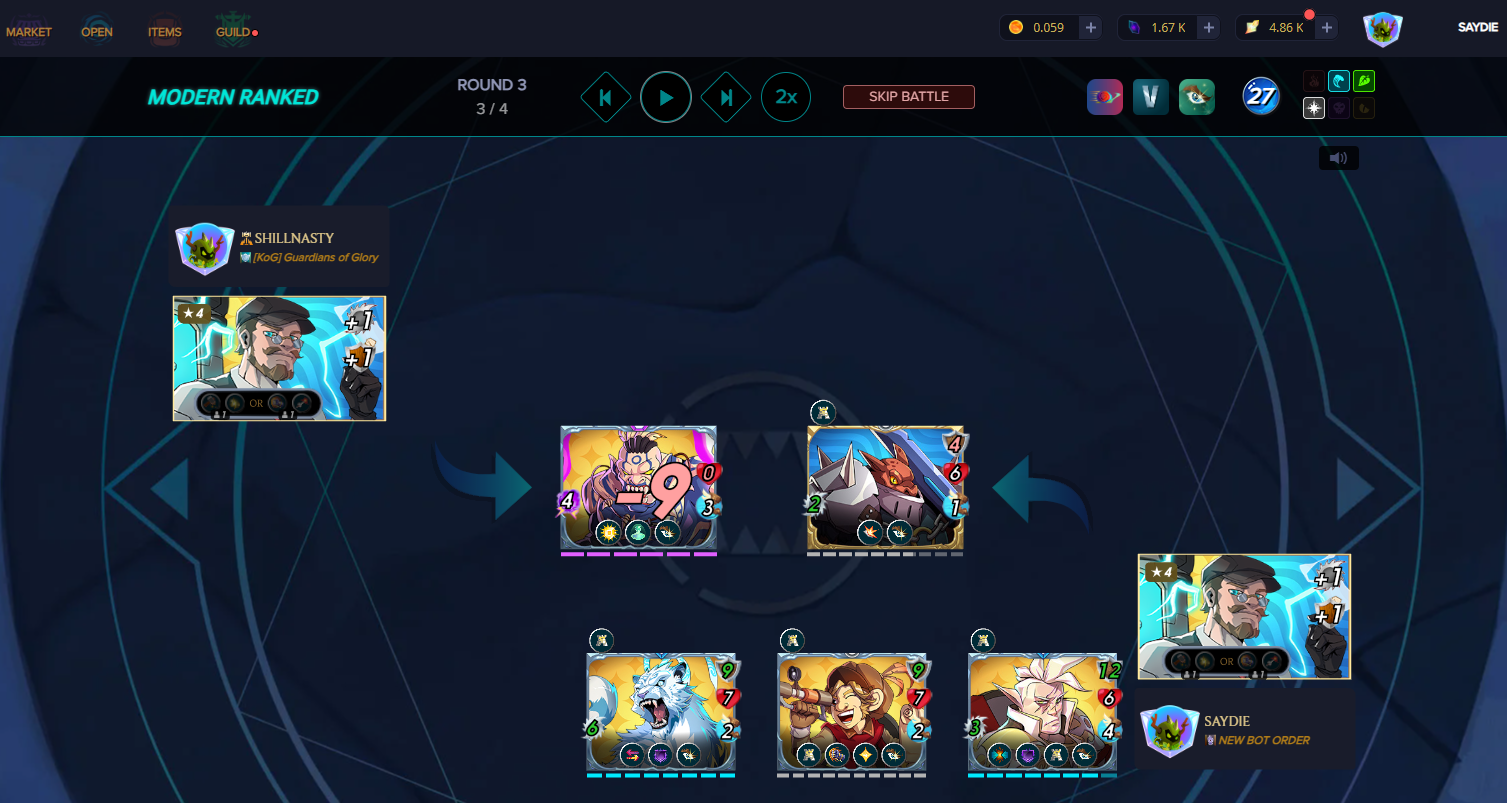Add more of the 1.67 K purple currency

(1209, 28)
